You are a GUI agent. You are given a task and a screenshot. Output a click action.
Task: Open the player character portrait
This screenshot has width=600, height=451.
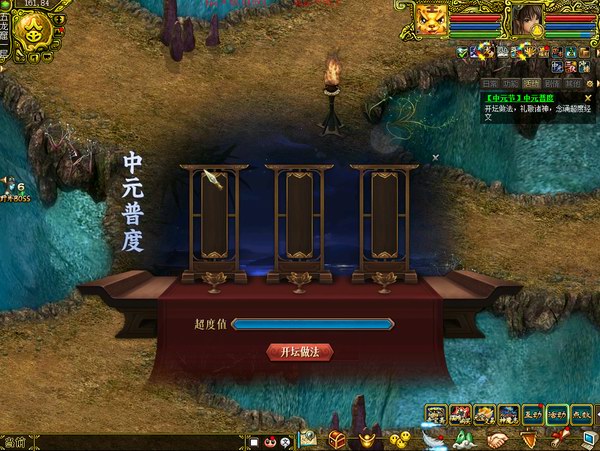(x=527, y=19)
